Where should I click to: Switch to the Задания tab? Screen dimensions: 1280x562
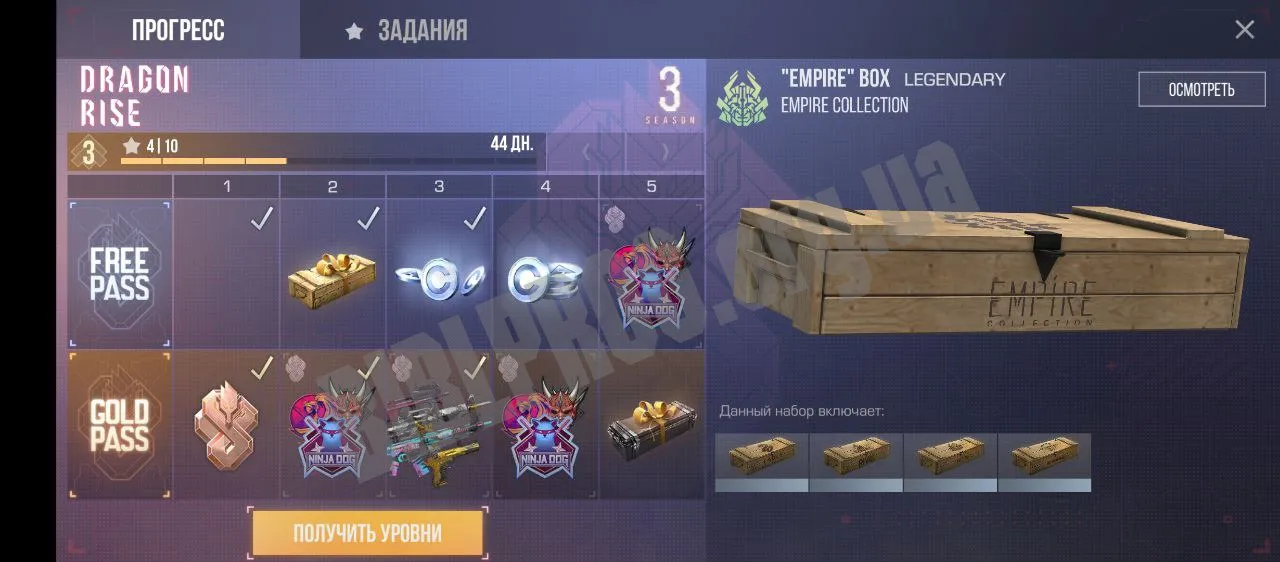pos(407,31)
